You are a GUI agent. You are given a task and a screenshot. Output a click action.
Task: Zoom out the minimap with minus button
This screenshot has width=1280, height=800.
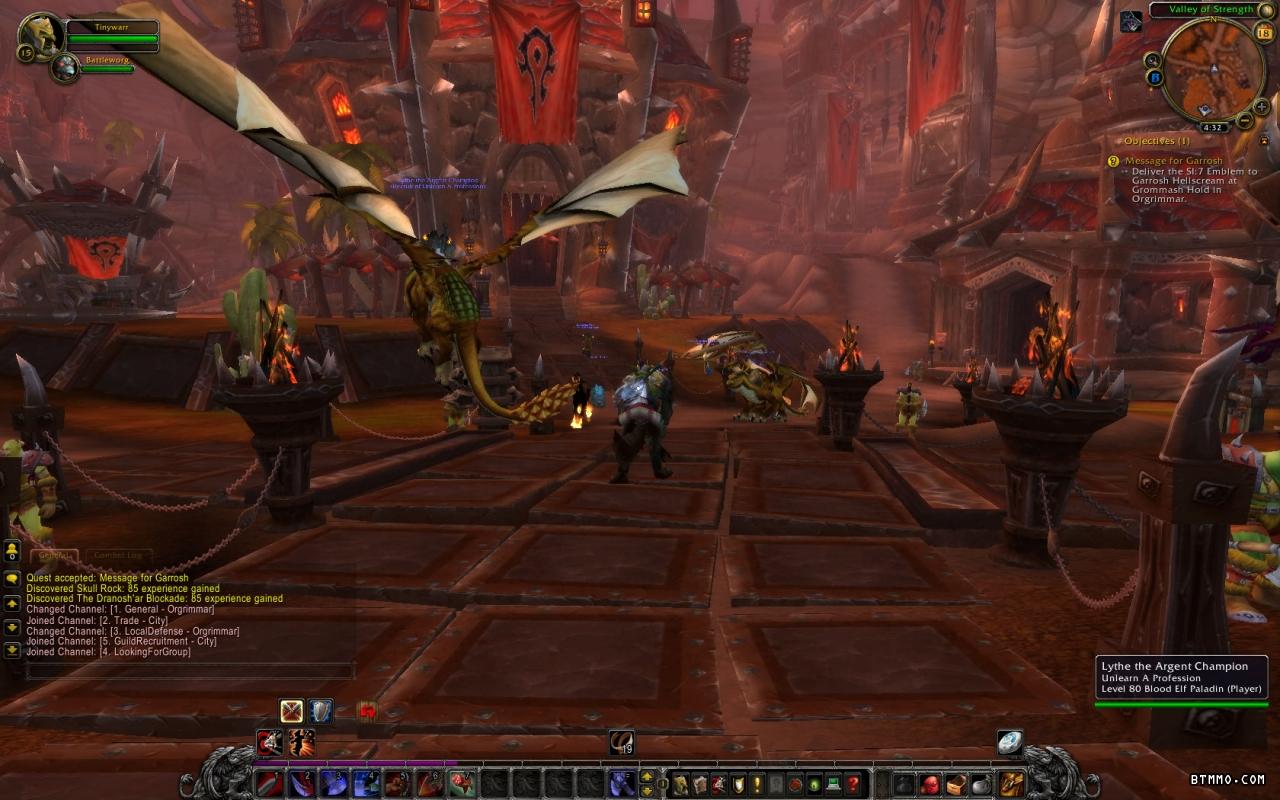pos(1245,121)
